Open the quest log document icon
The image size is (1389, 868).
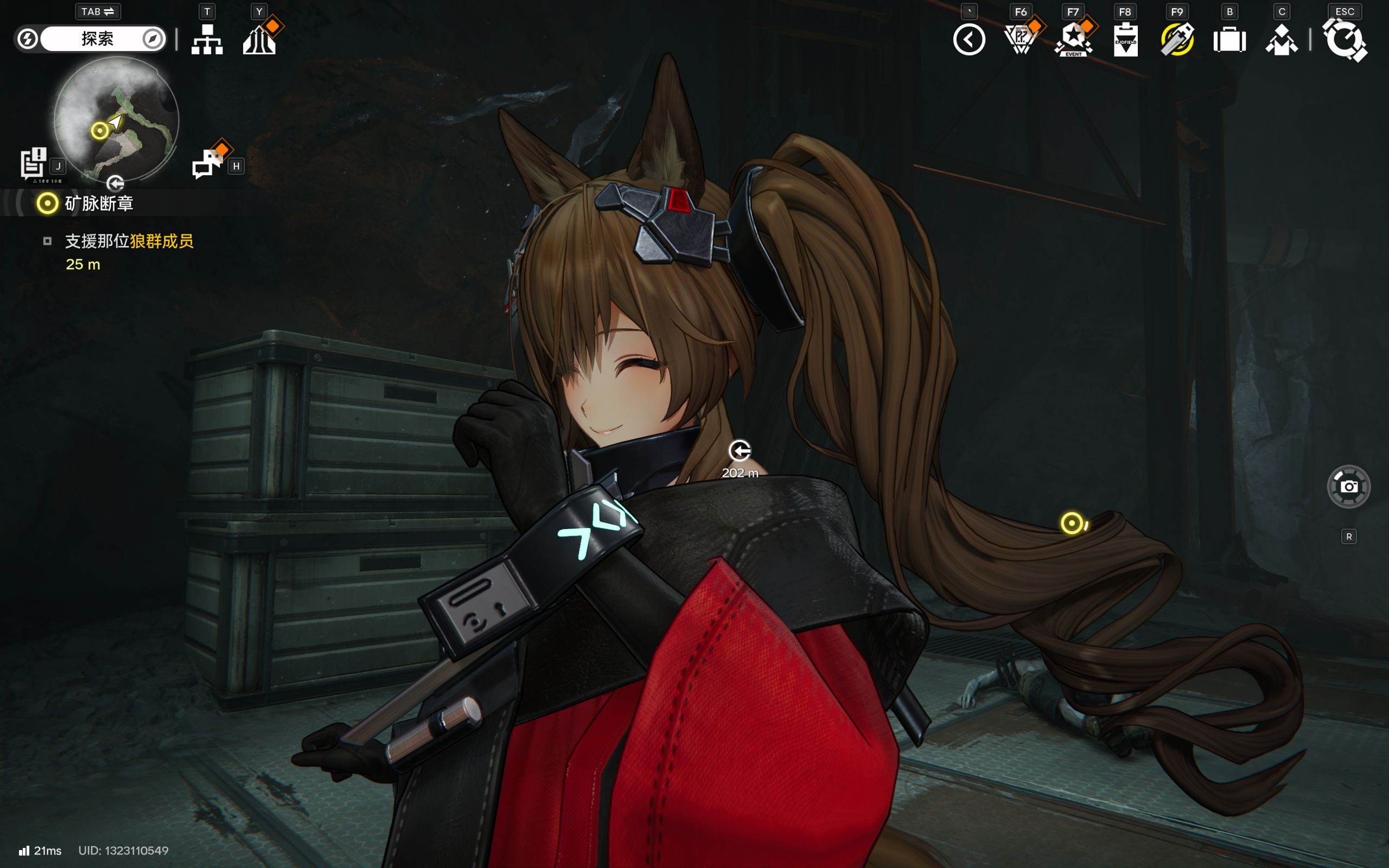click(33, 163)
